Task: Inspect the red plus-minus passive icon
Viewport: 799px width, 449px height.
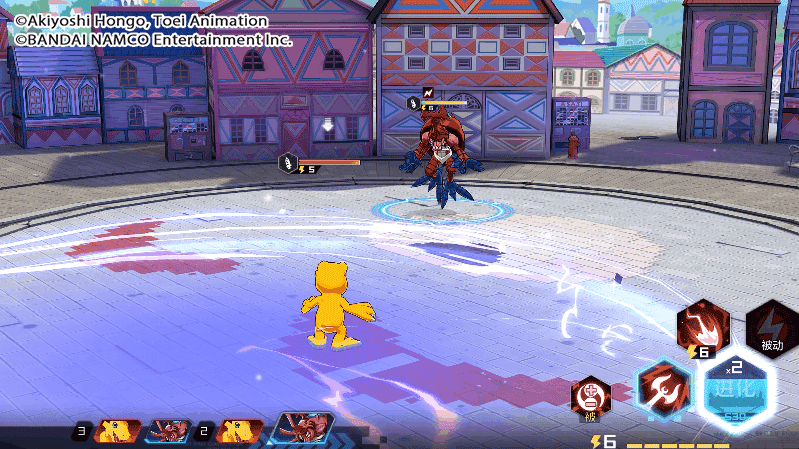Action: tap(591, 396)
